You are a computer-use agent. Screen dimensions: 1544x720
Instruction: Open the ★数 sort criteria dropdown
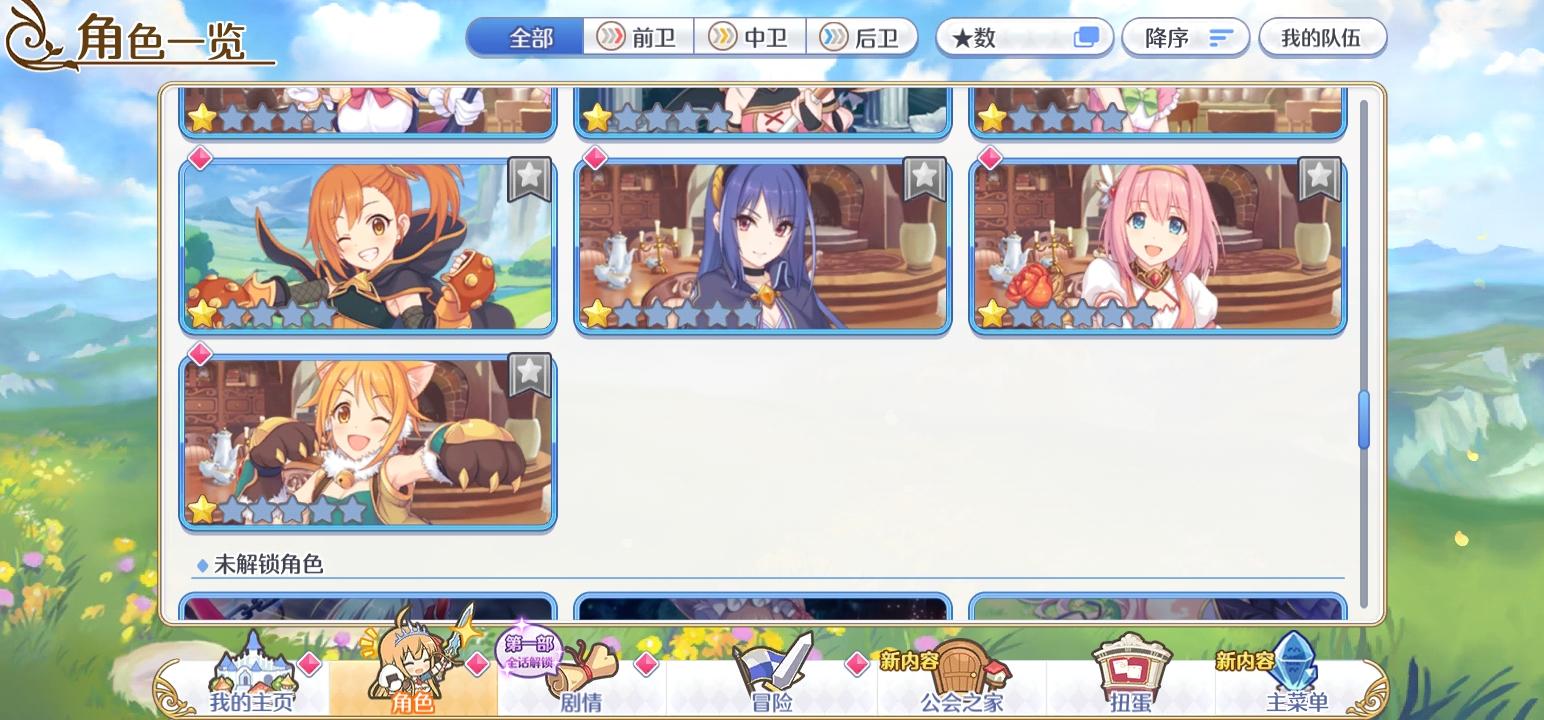tap(1010, 37)
